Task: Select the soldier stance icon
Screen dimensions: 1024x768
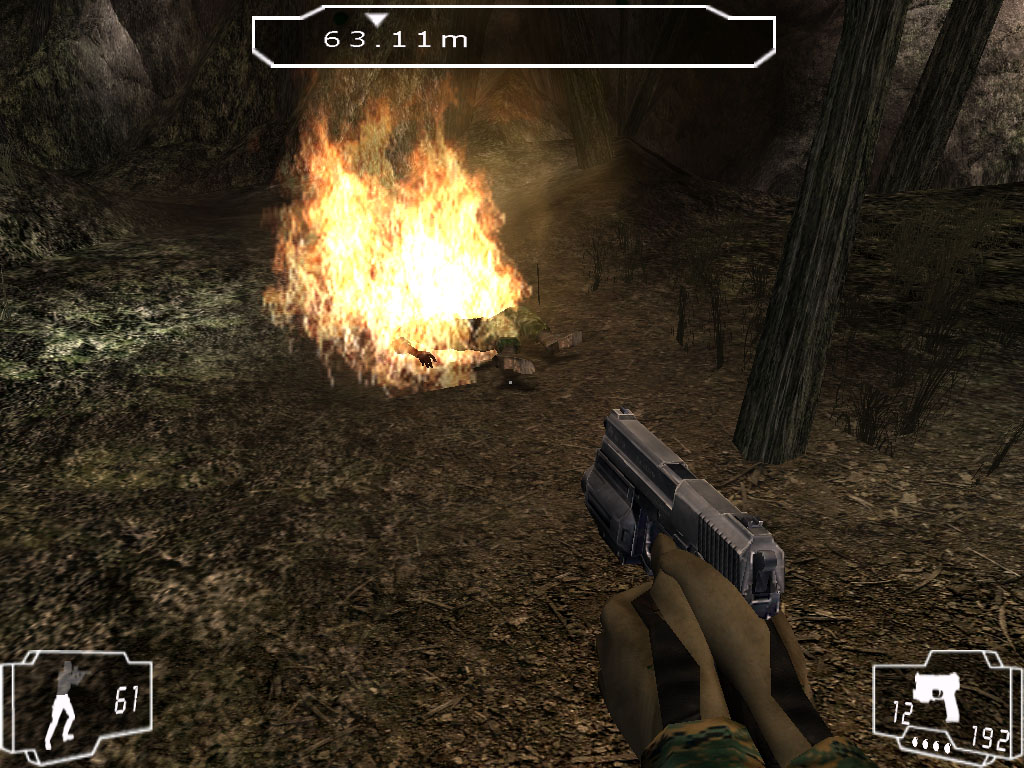Action: pos(65,701)
